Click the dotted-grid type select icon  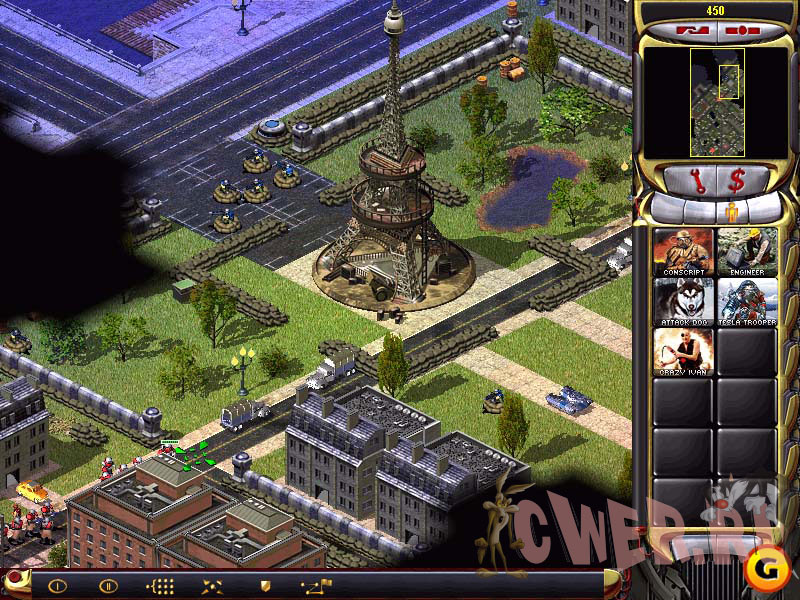click(159, 586)
